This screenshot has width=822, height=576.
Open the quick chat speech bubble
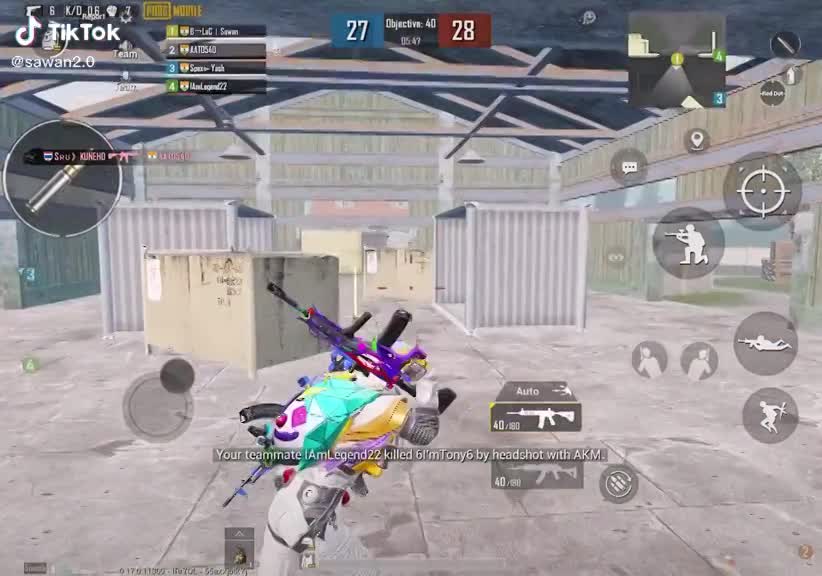point(629,167)
